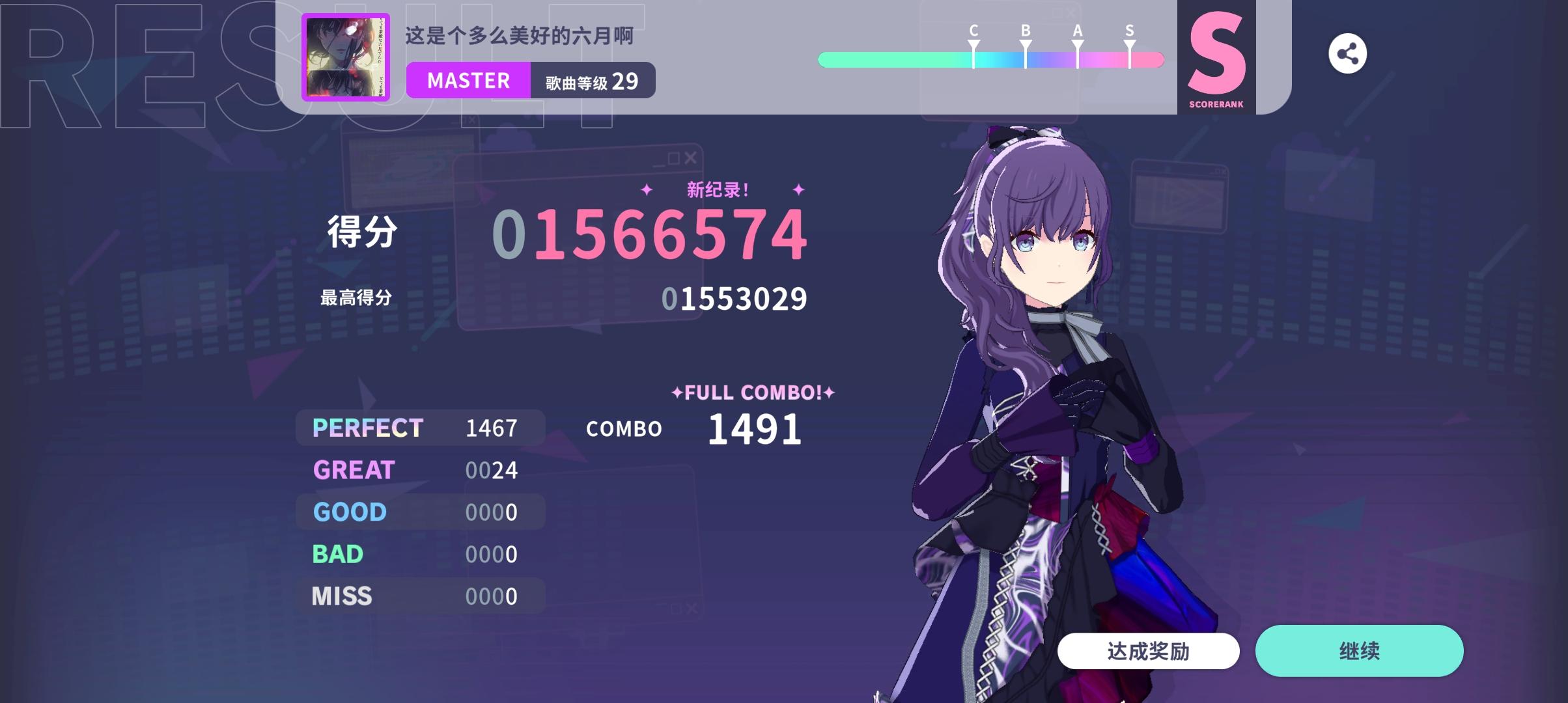The image size is (1568, 703).
Task: Select the song title 这是个多么美好的六月啊
Action: pos(518,37)
